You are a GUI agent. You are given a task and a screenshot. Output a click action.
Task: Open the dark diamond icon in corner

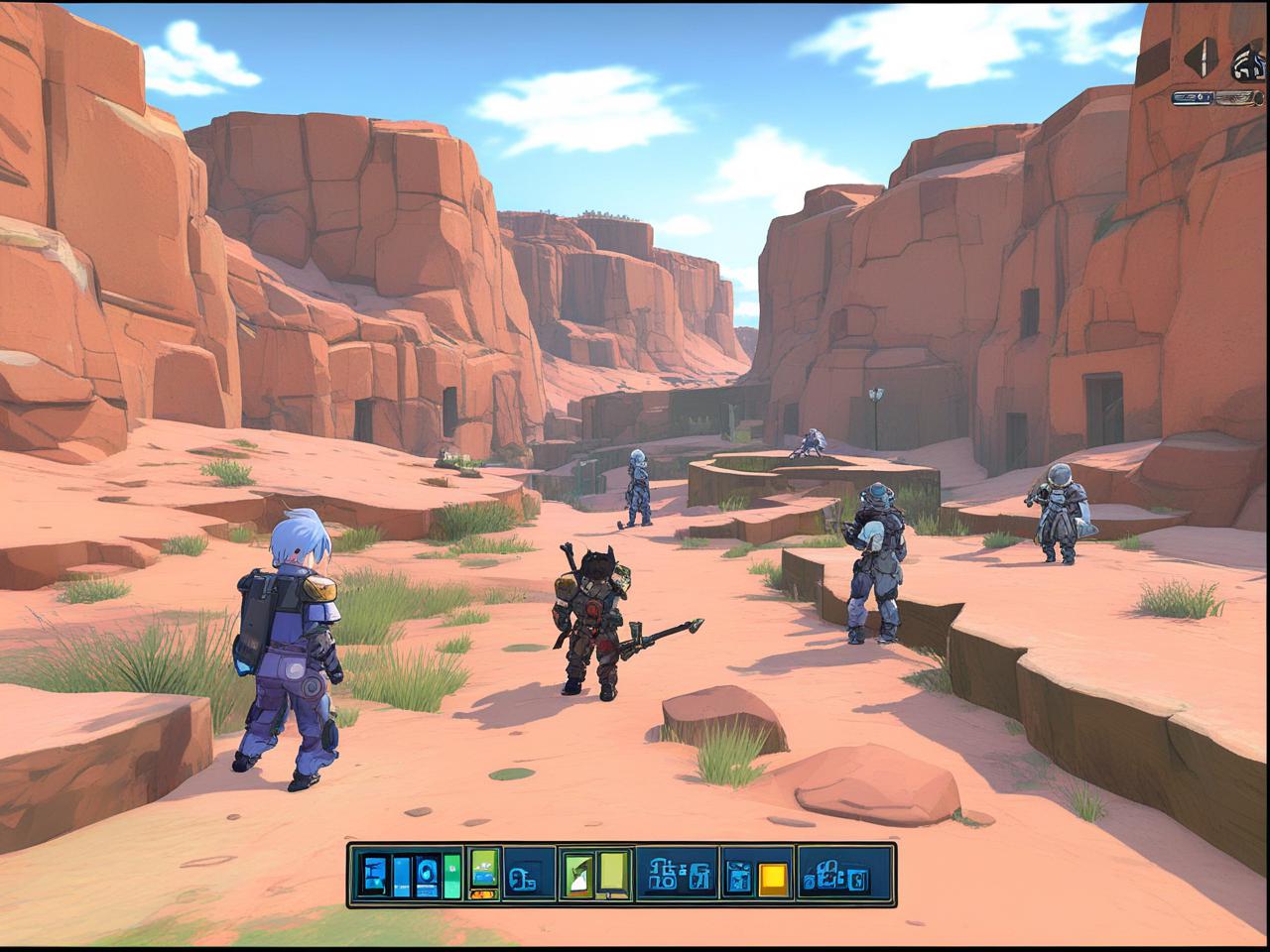coord(1201,58)
